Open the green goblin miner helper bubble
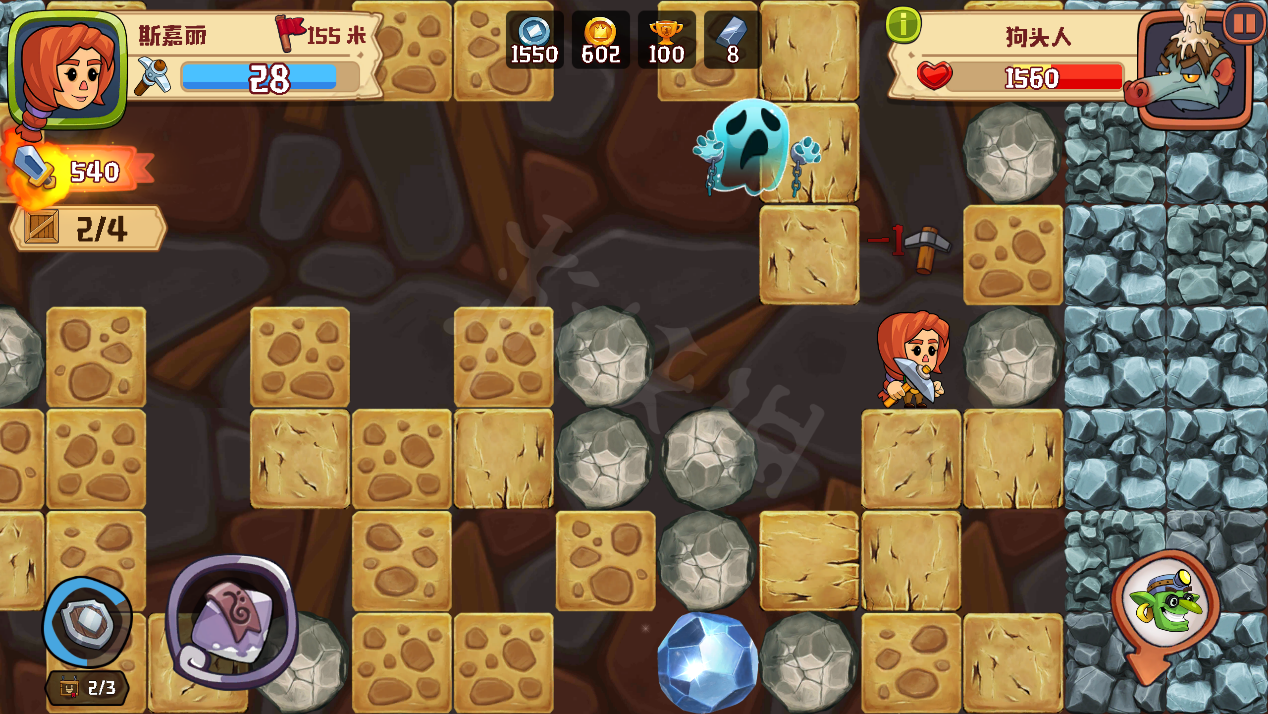This screenshot has width=1268, height=714. (1164, 603)
